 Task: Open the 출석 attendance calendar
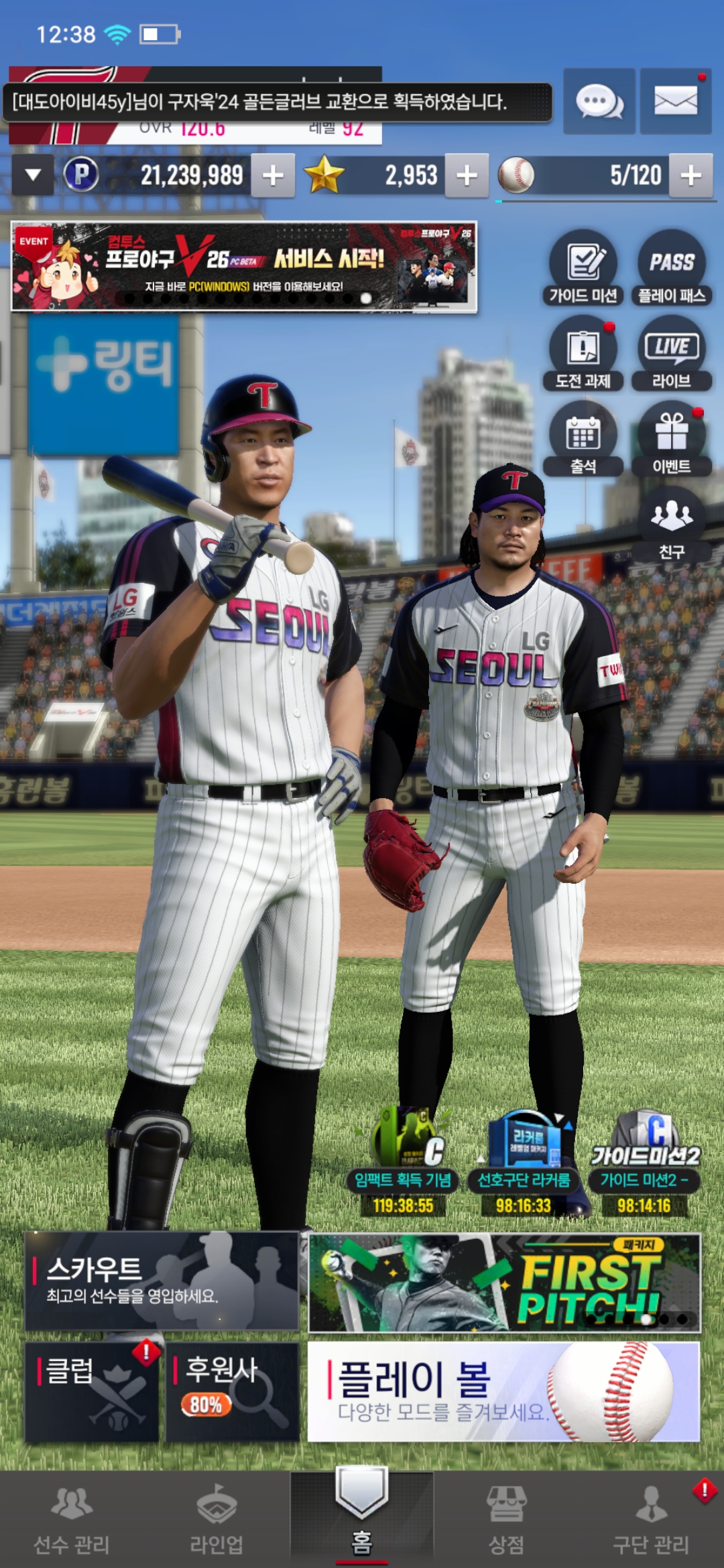(583, 439)
